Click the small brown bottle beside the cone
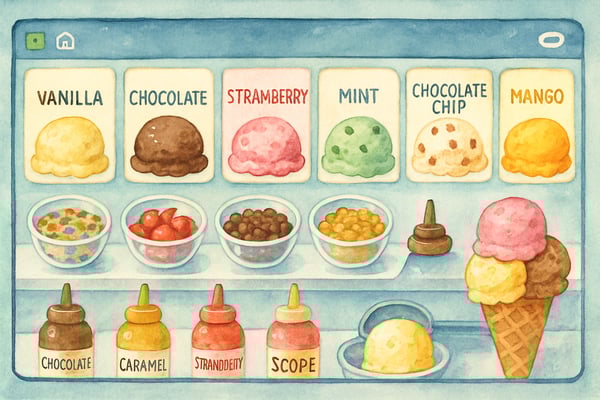The image size is (600, 400). click(x=429, y=232)
